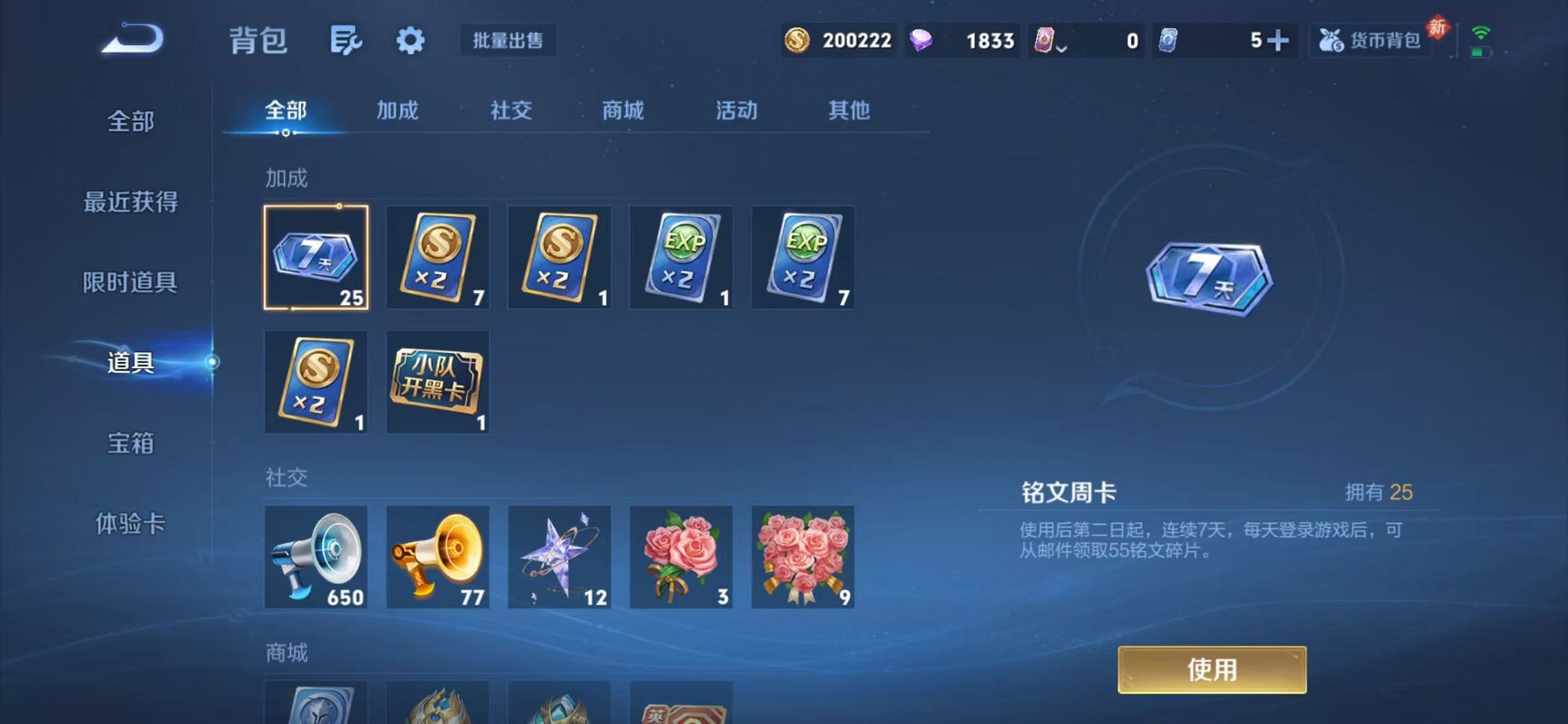
Task: Select the green EXP x2 experience card
Action: click(681, 257)
